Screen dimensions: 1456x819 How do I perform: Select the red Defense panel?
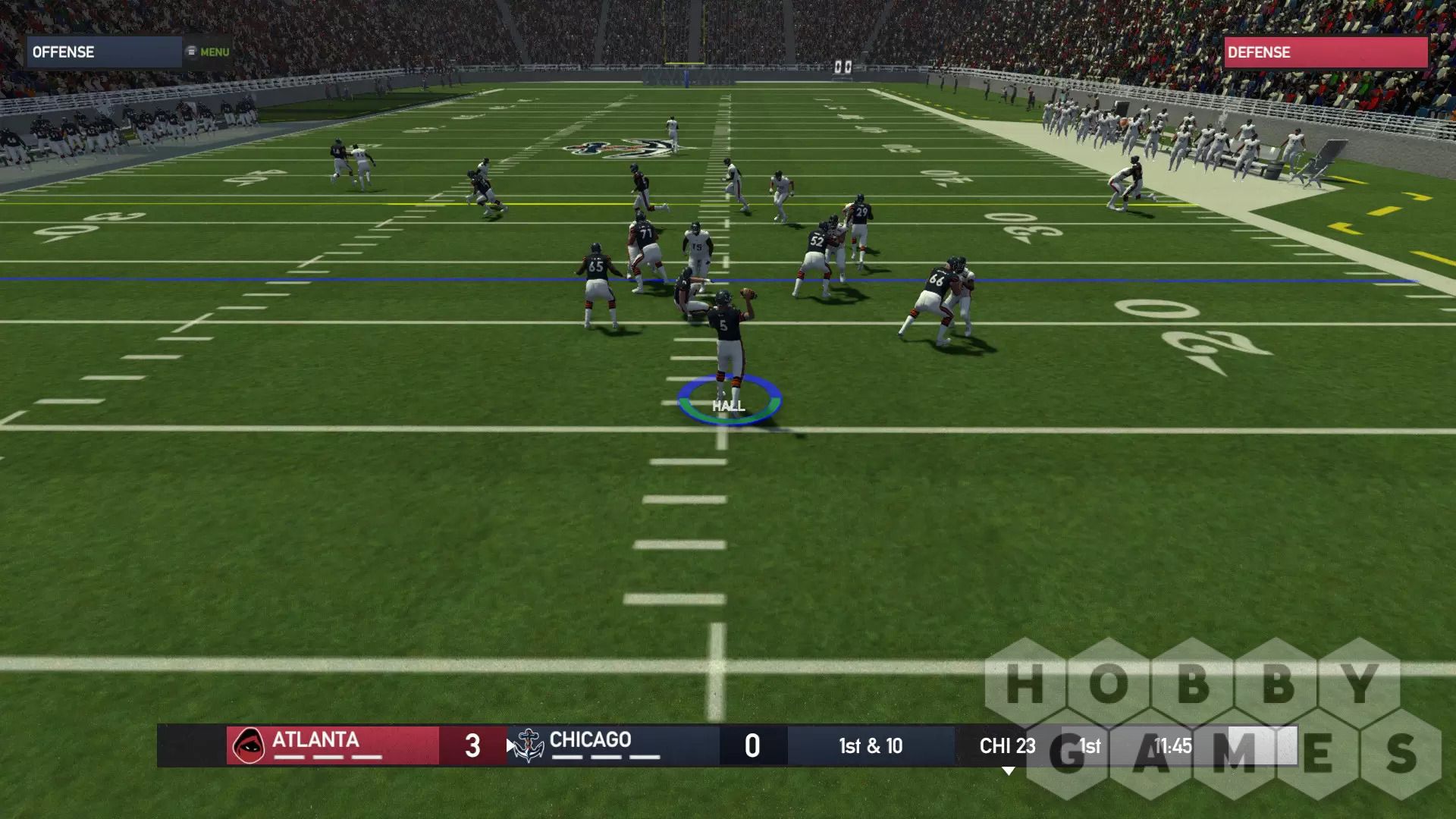1325,52
